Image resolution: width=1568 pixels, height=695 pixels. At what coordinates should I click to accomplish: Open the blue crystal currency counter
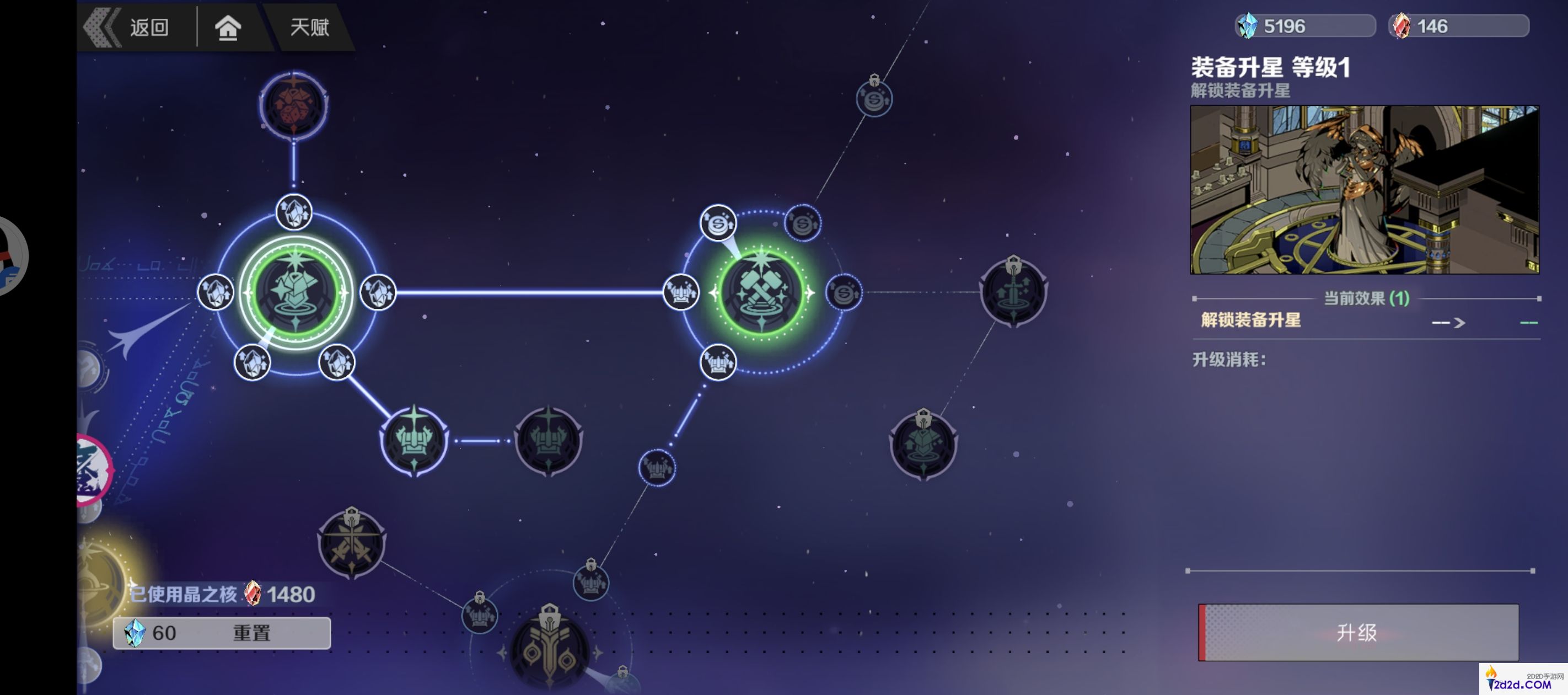point(1305,26)
